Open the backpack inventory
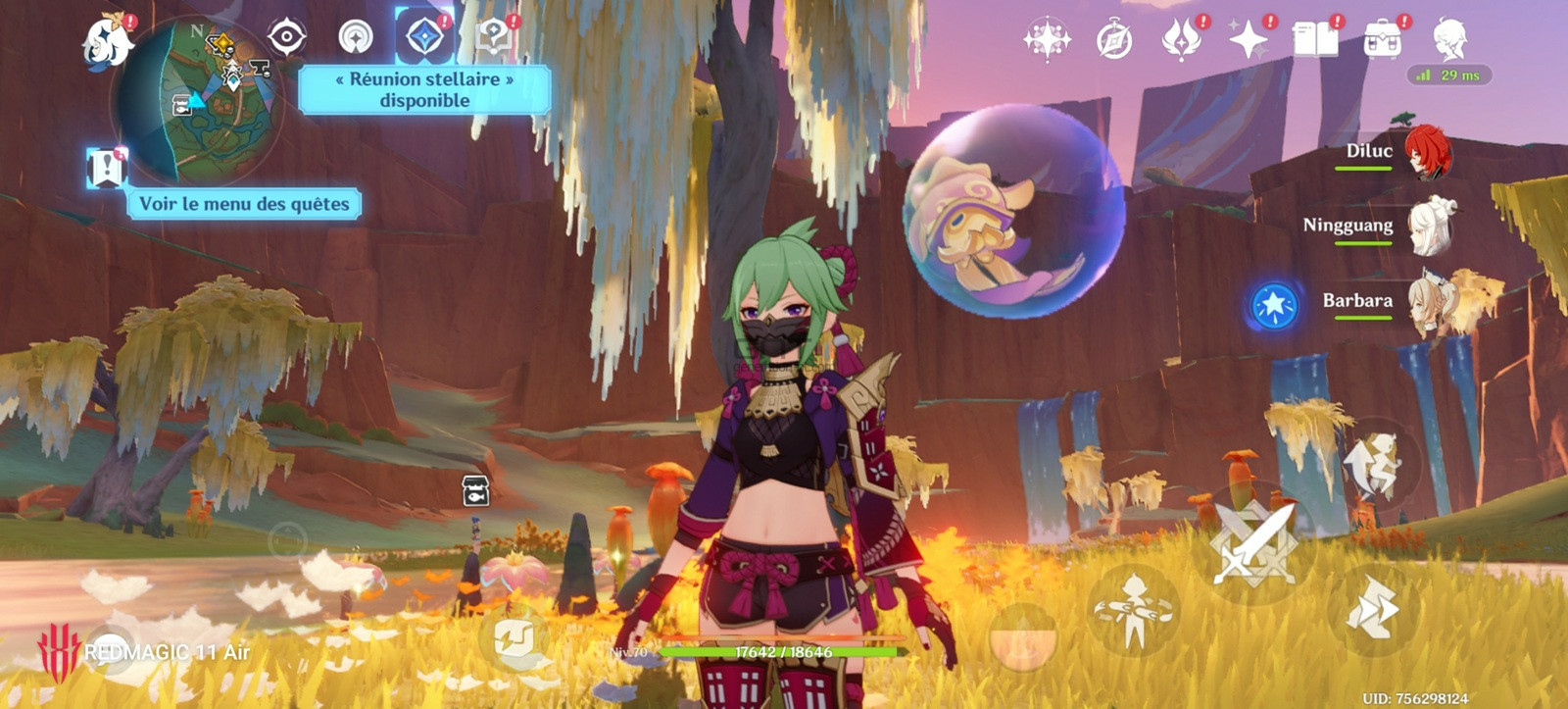Image resolution: width=1568 pixels, height=709 pixels. pos(1382,40)
